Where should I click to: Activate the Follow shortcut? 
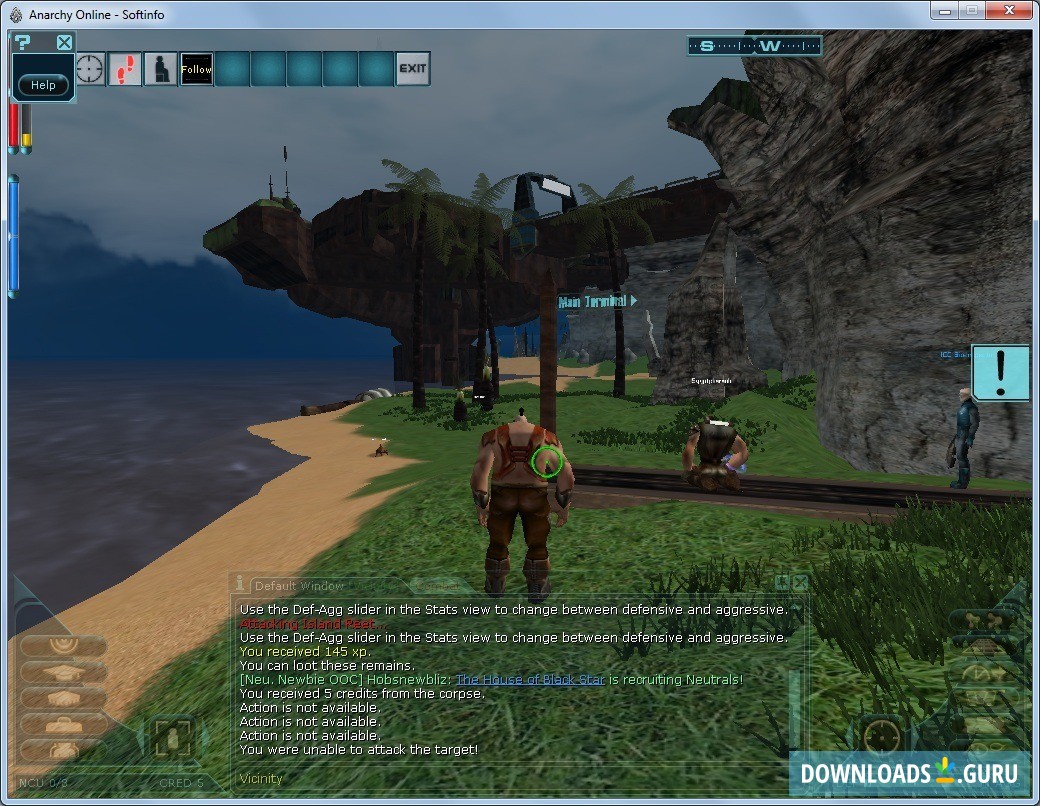pos(196,69)
